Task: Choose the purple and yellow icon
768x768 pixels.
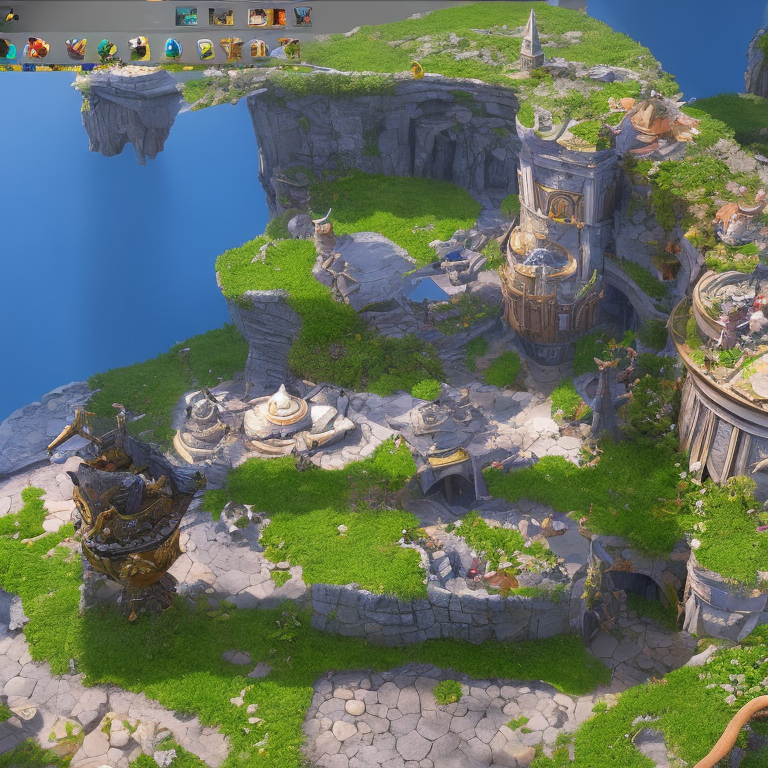Action: [x=76, y=48]
